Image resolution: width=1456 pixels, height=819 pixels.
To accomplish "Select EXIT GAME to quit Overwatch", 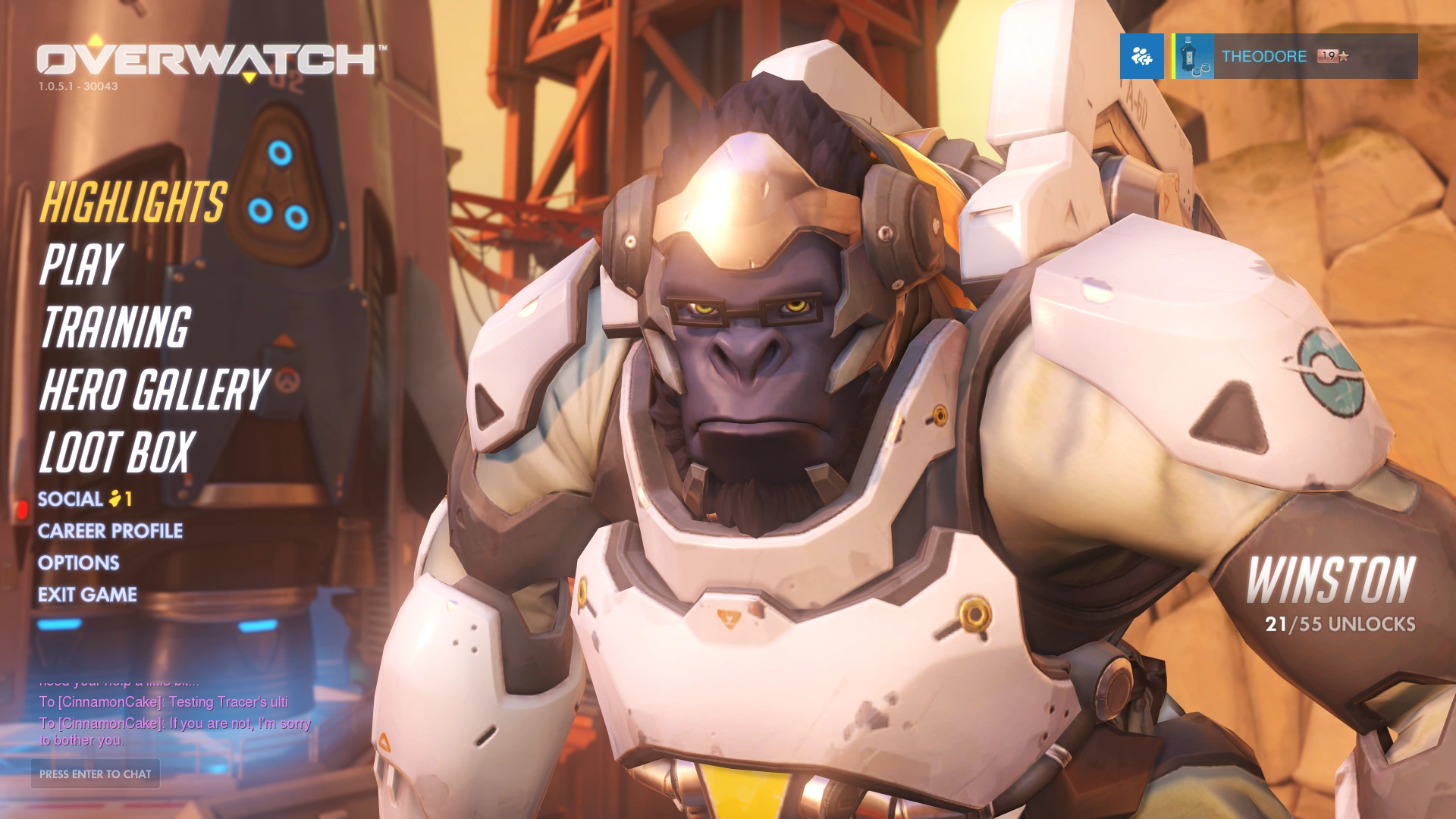I will (x=89, y=595).
